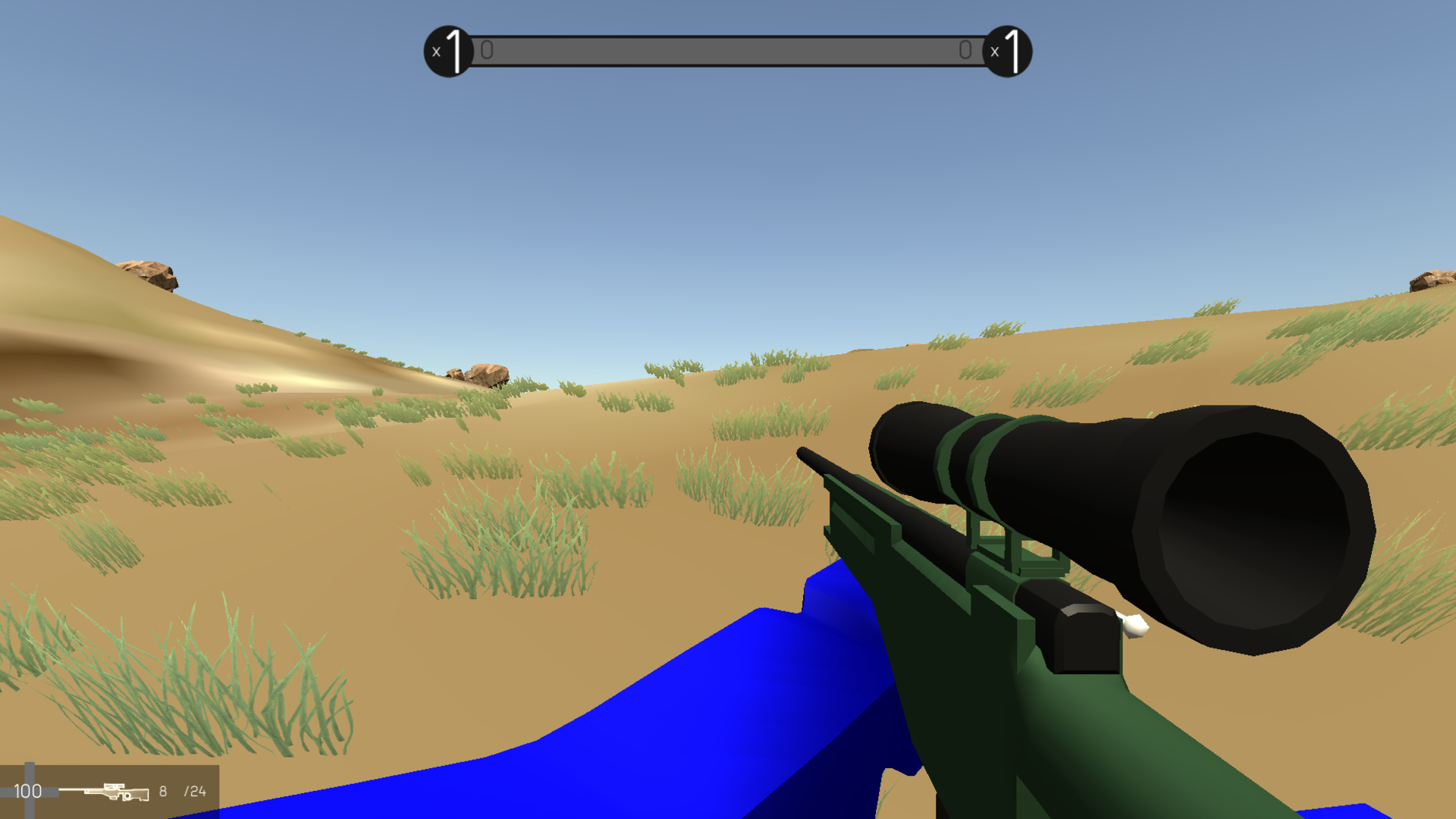
Task: Click the black circle behind left x1 marker
Action: pos(448,51)
